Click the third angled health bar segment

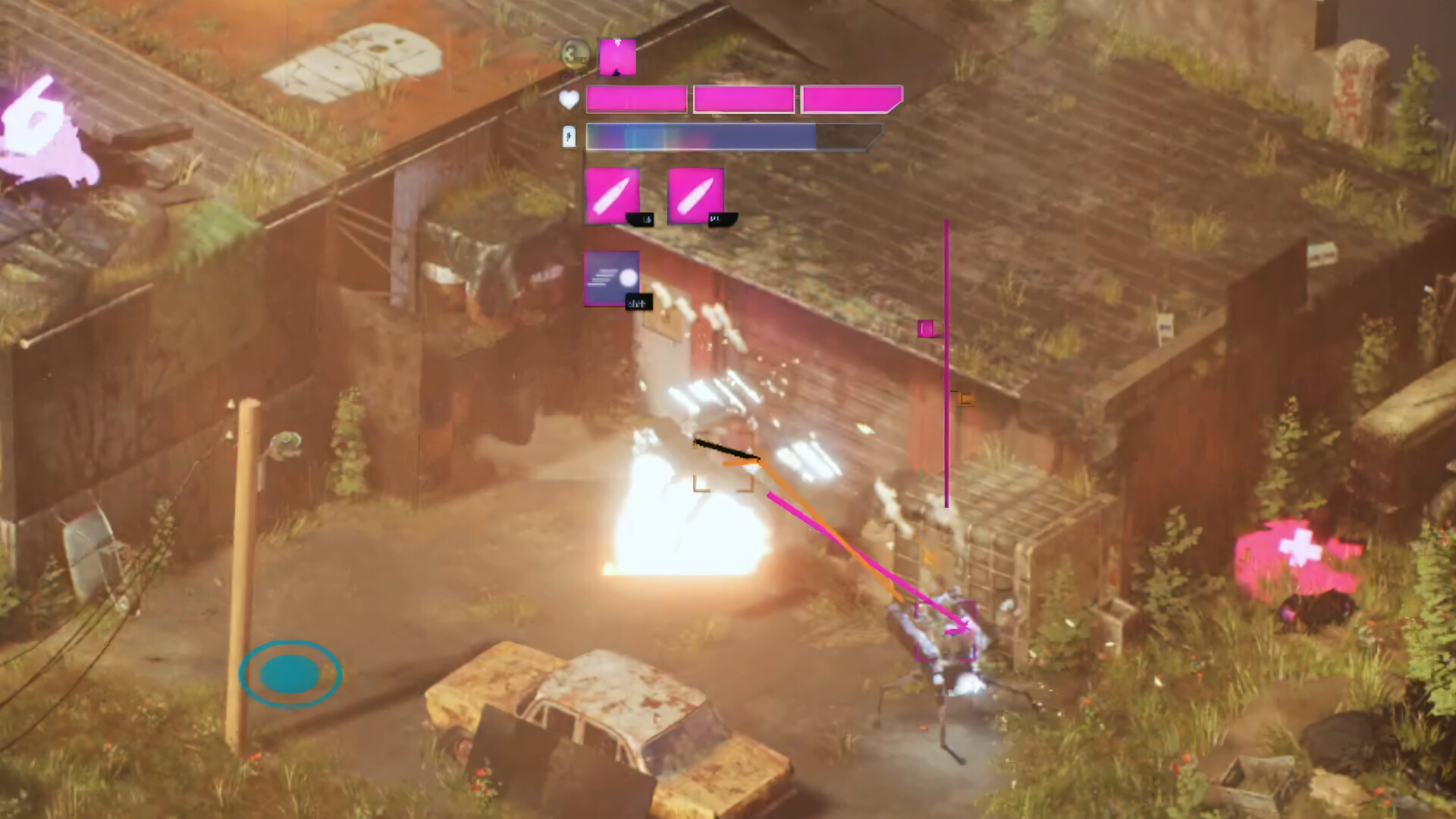tap(849, 97)
